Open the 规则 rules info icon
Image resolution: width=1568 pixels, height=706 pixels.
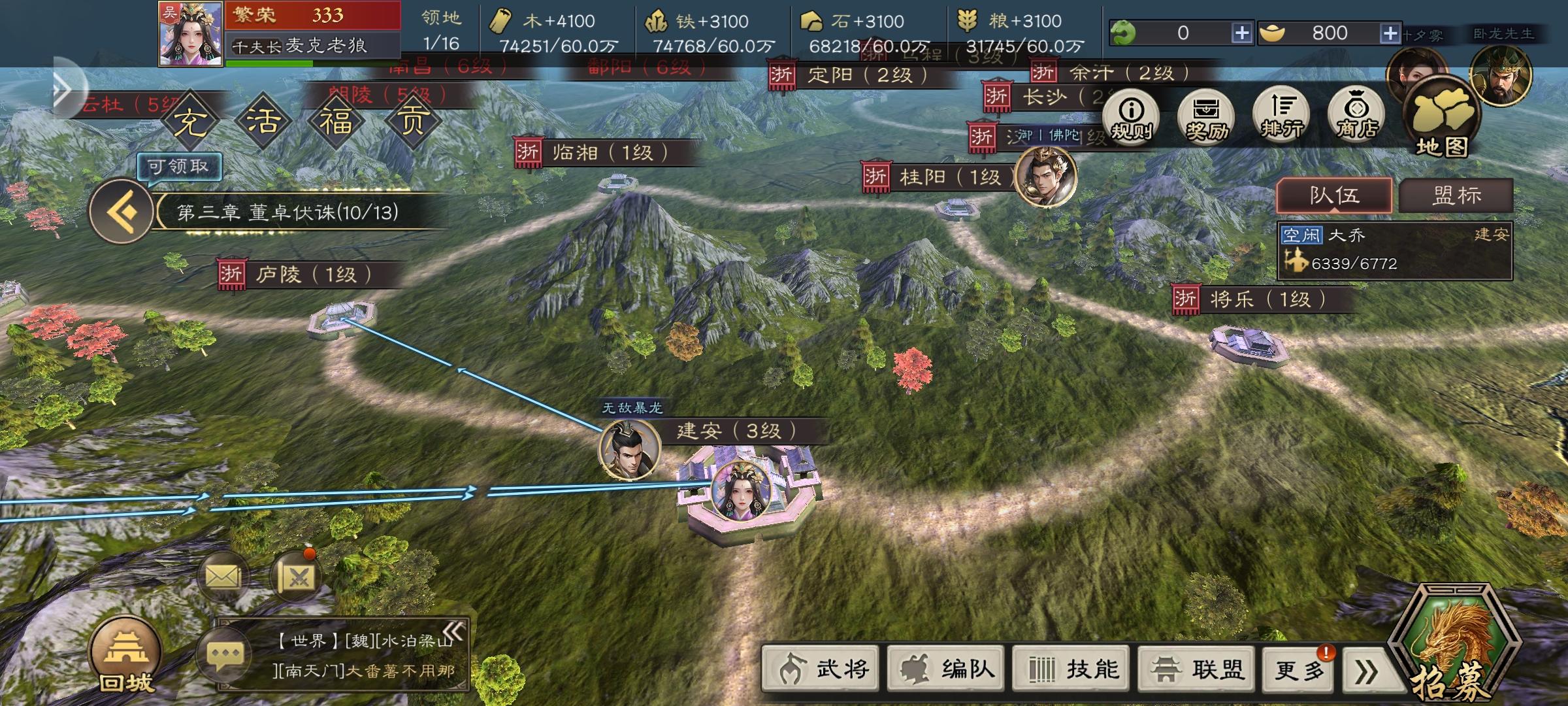1131,116
